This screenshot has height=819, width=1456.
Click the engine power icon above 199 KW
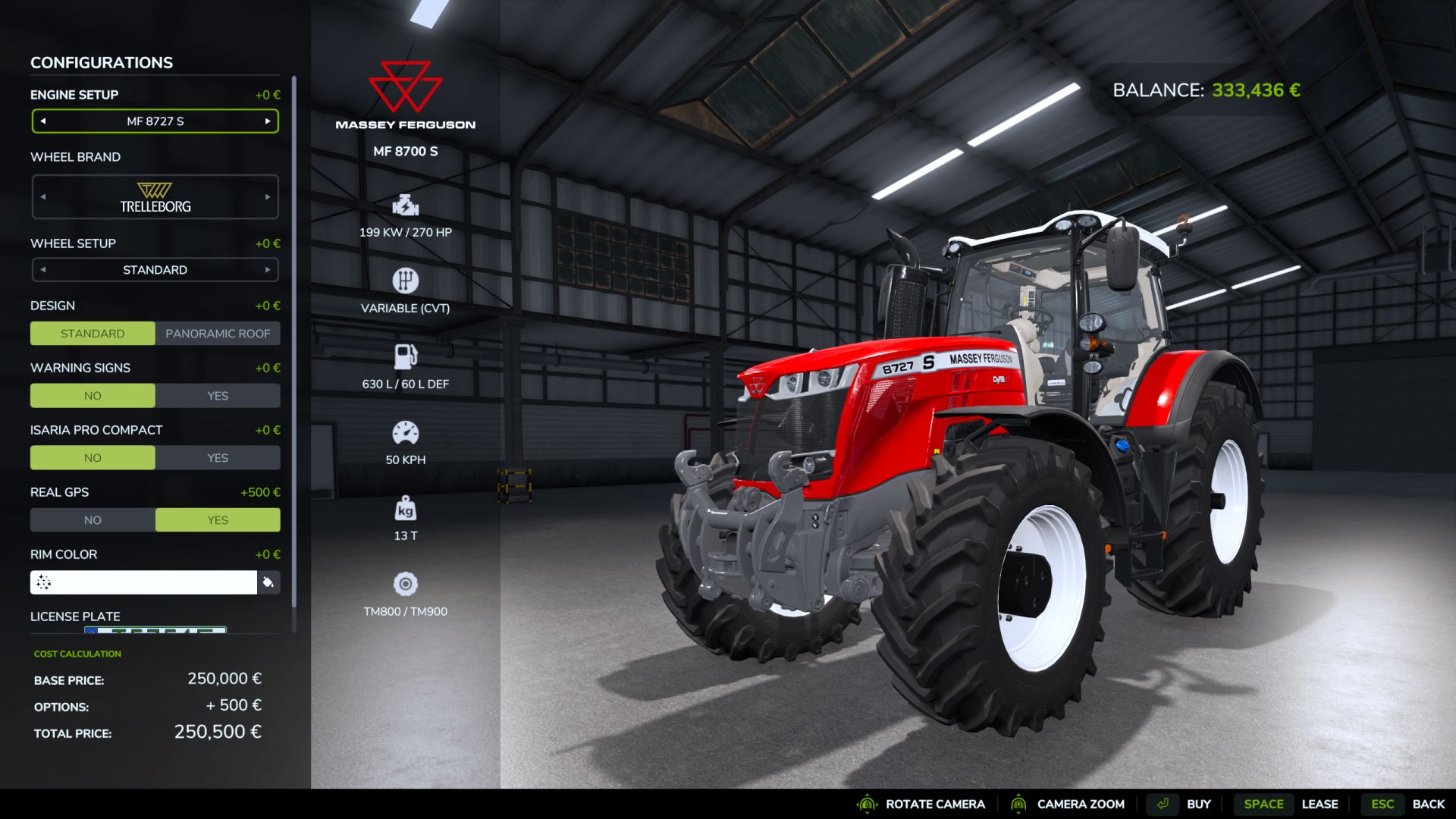pyautogui.click(x=406, y=205)
